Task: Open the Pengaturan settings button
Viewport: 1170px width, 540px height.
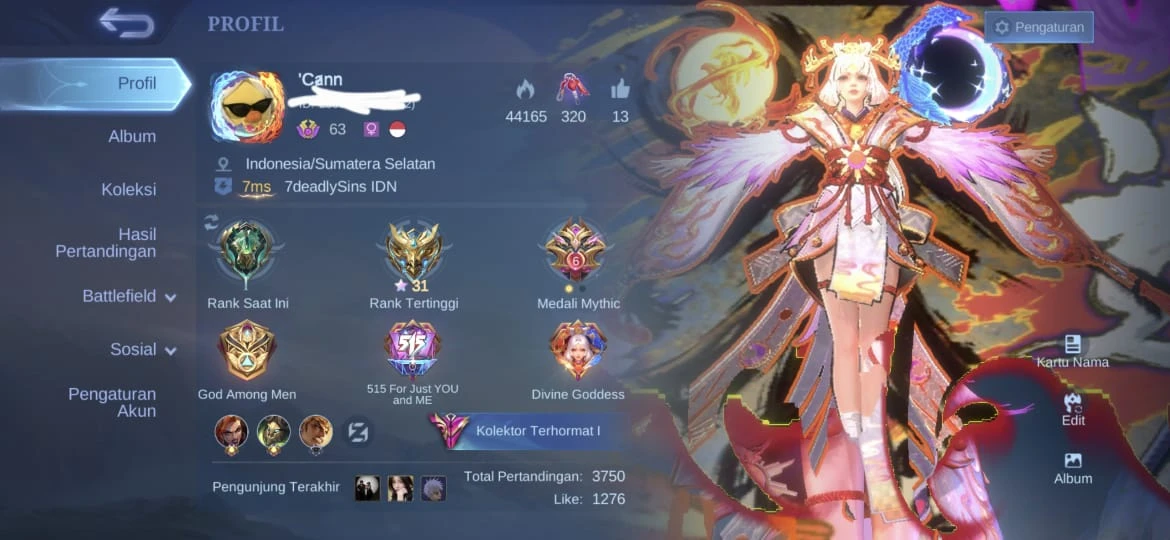Action: coord(1039,27)
